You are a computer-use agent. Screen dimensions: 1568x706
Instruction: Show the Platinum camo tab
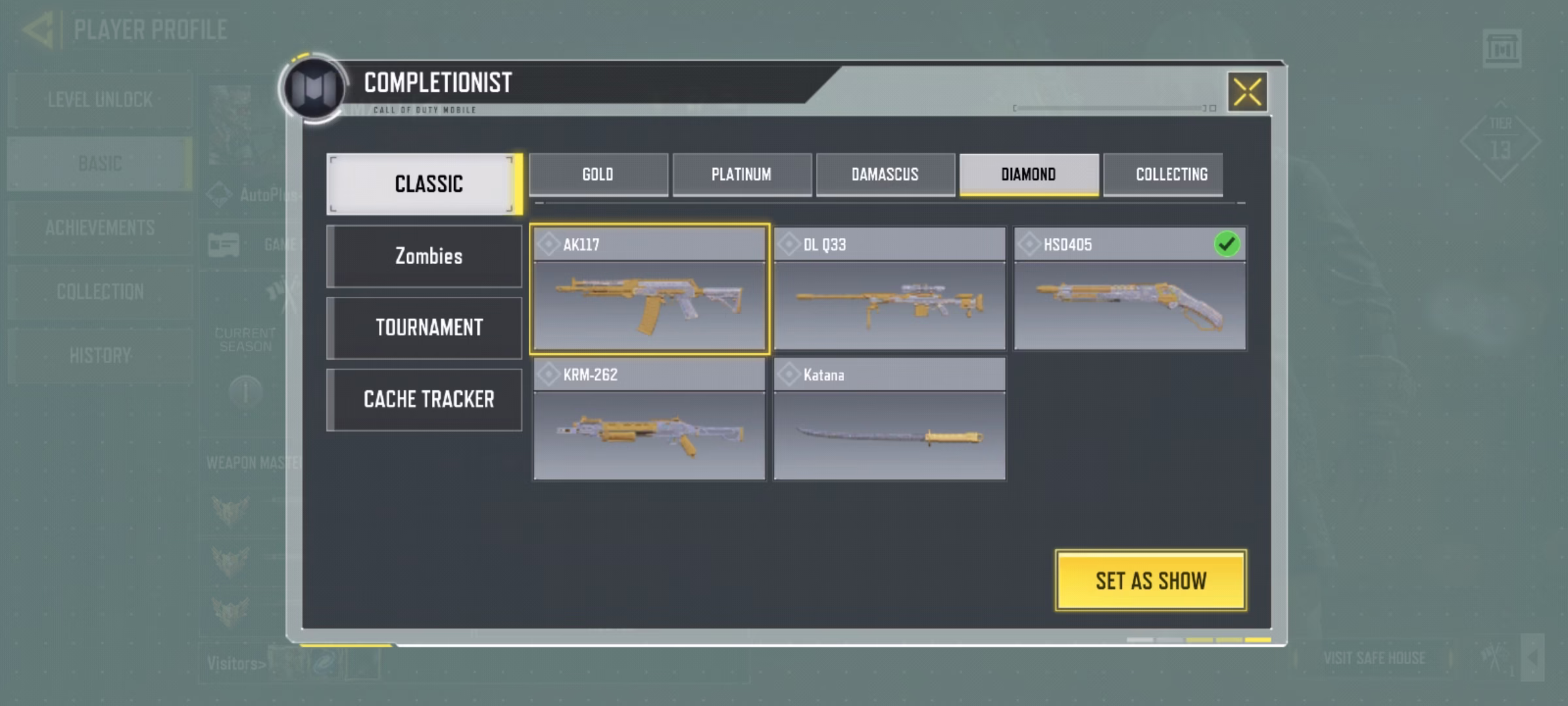(x=742, y=175)
